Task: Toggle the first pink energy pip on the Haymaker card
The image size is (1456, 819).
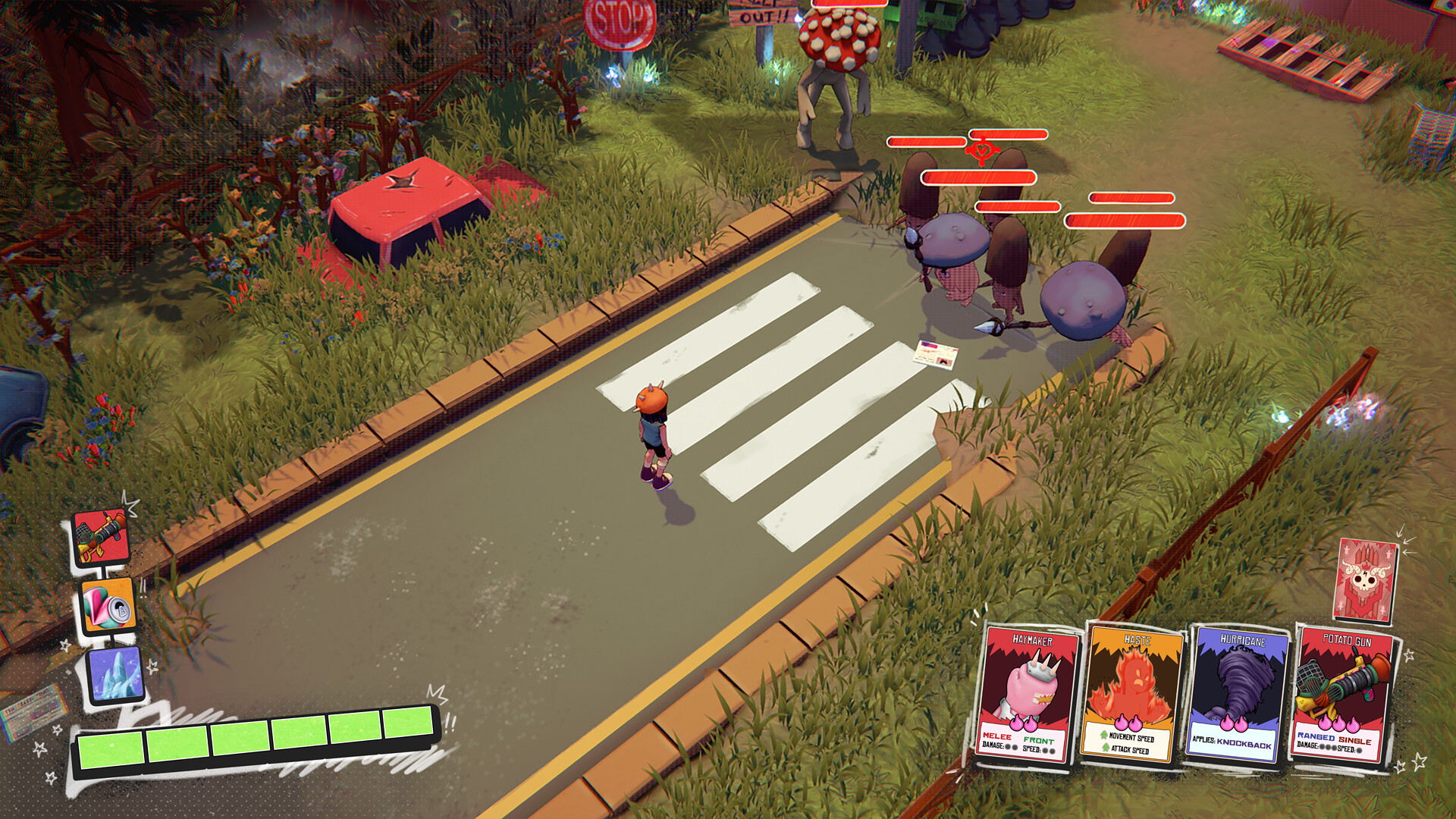Action: pos(1017,723)
